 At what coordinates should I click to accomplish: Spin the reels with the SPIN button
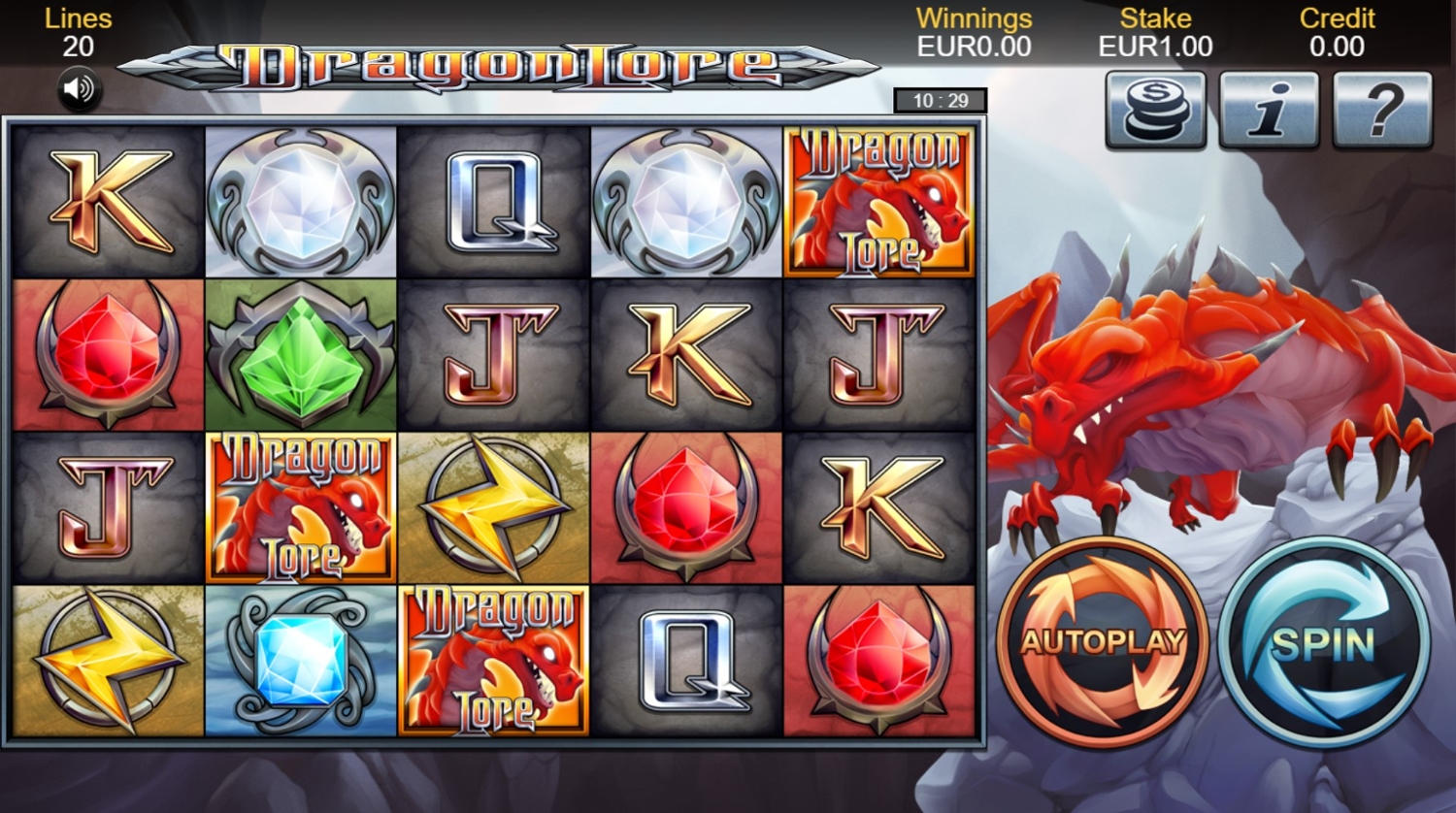[x=1324, y=641]
